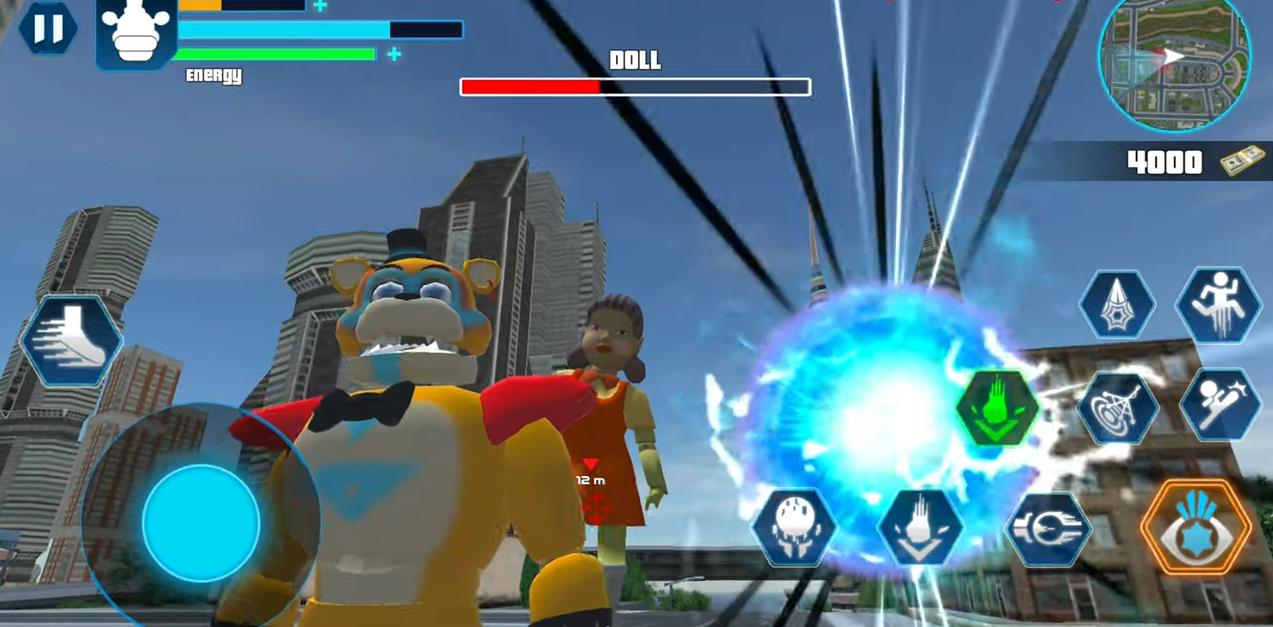
Task: Use the crumbling skull smash ability
Action: click(x=794, y=527)
